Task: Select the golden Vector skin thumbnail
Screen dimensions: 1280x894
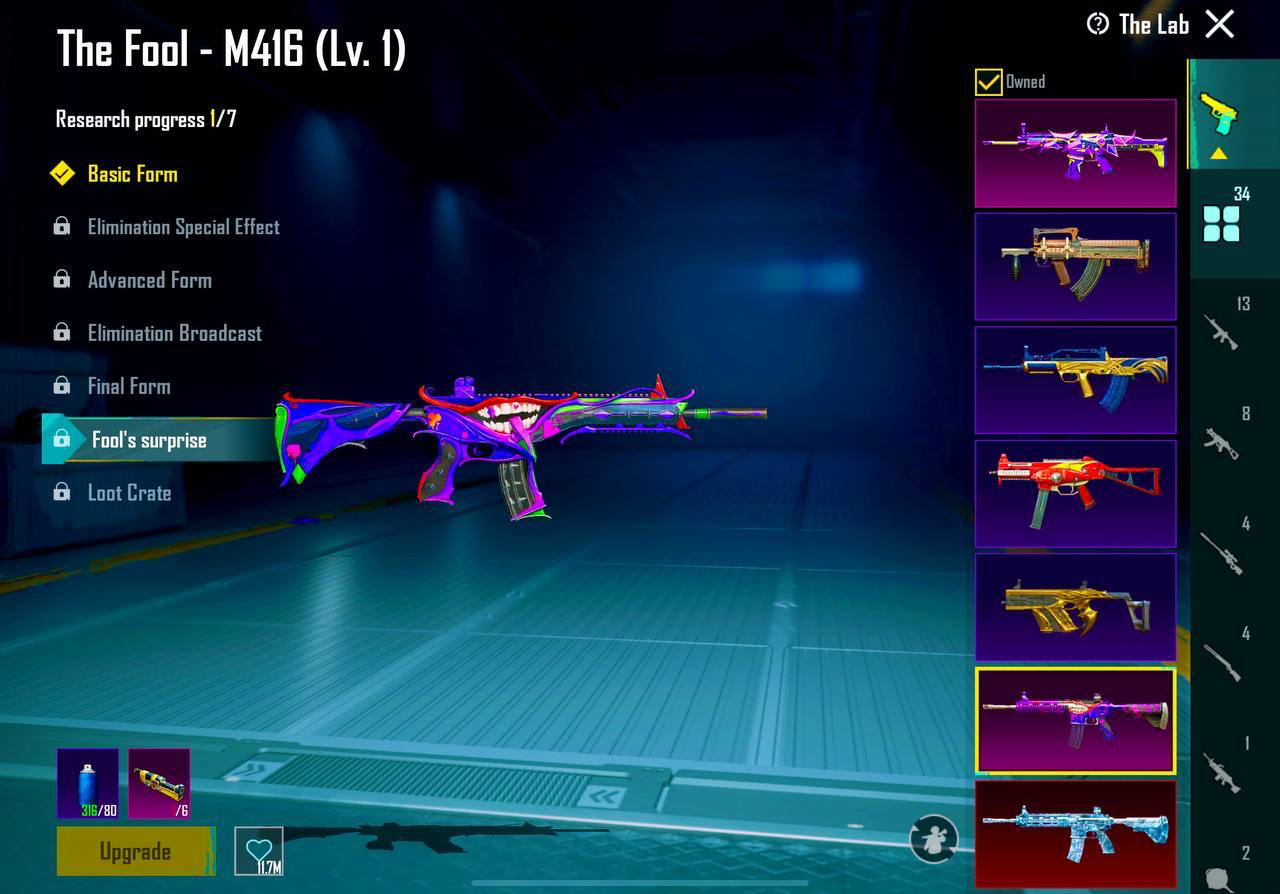Action: coord(1075,607)
